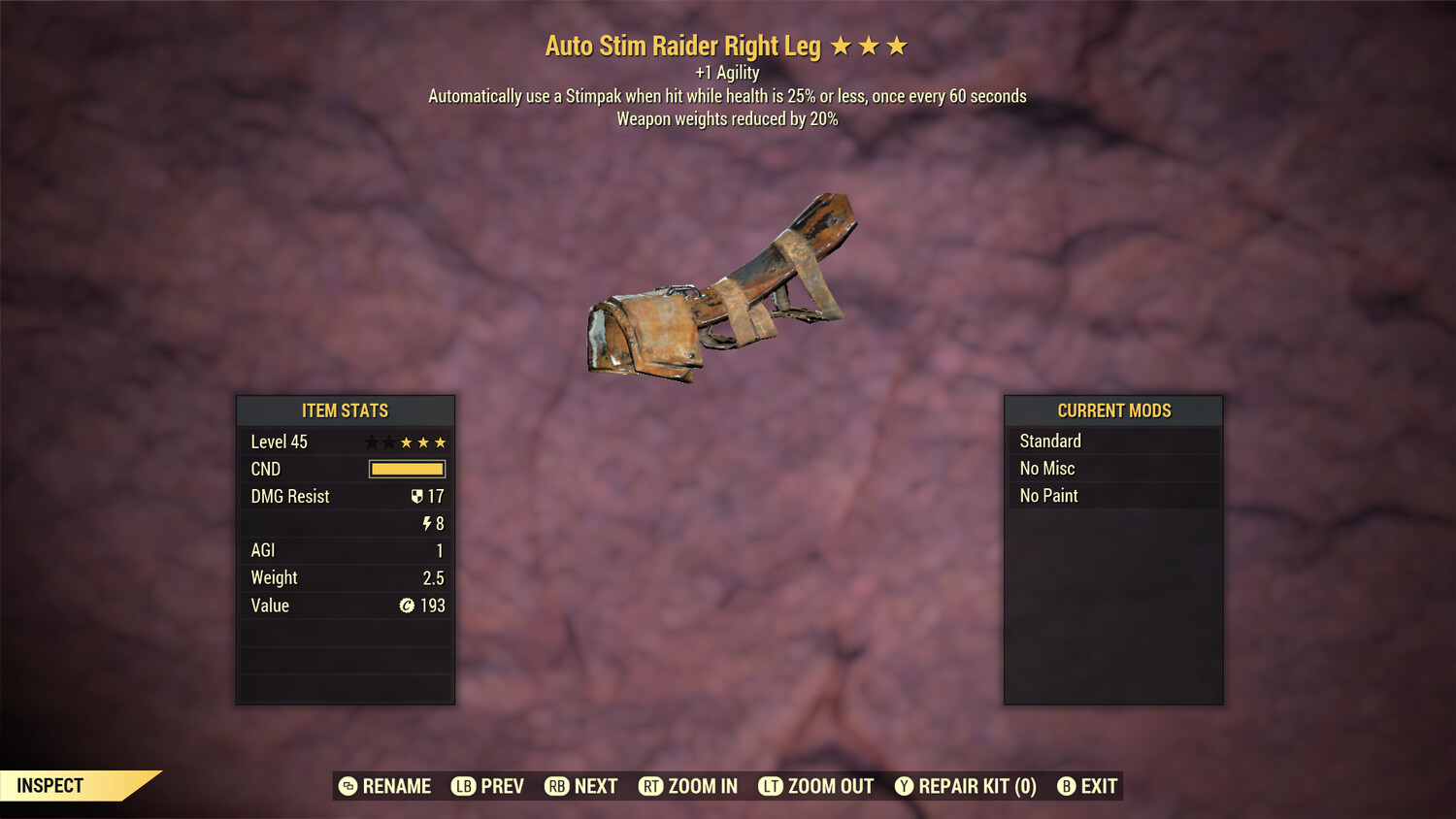The height and width of the screenshot is (819, 1456).
Task: Click the Y prompt icon beside REPAIR KIT
Action: 904,786
